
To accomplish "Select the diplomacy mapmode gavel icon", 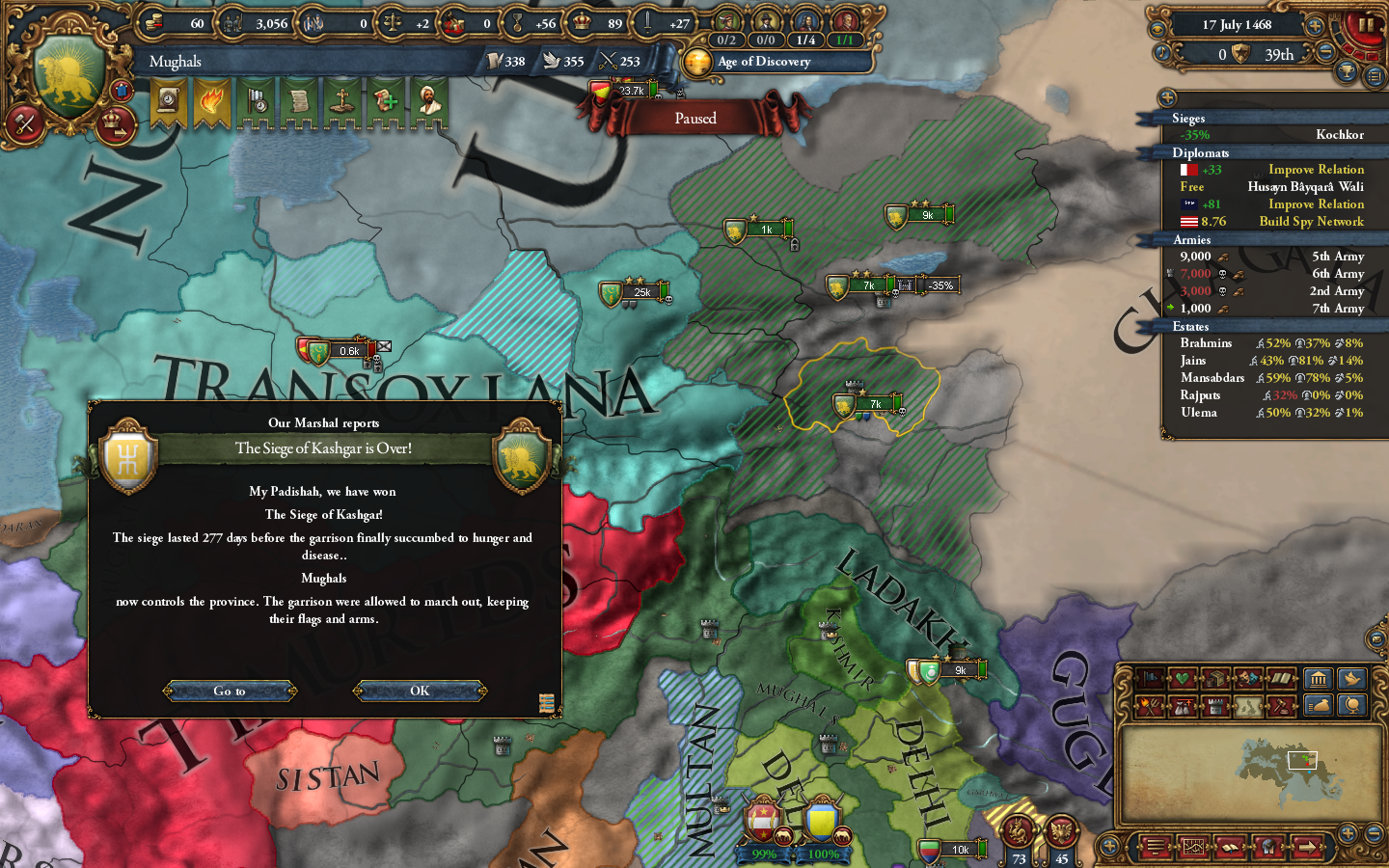I will tap(1281, 706).
